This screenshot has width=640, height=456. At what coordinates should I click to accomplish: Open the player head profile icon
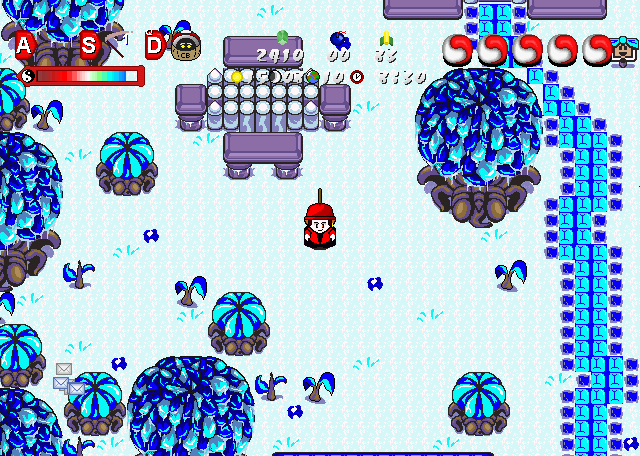pyautogui.click(x=624, y=48)
